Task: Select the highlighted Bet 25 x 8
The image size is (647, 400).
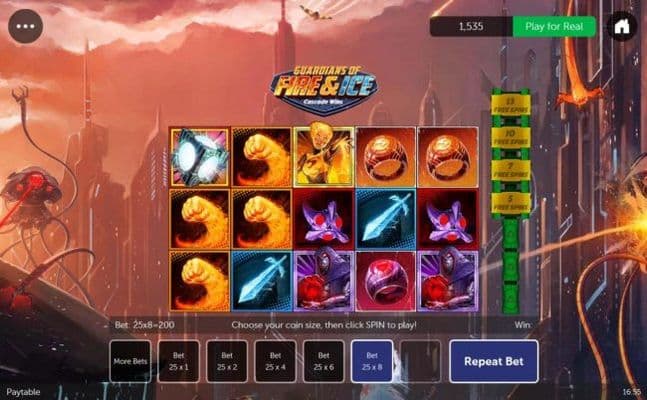Action: [x=371, y=361]
